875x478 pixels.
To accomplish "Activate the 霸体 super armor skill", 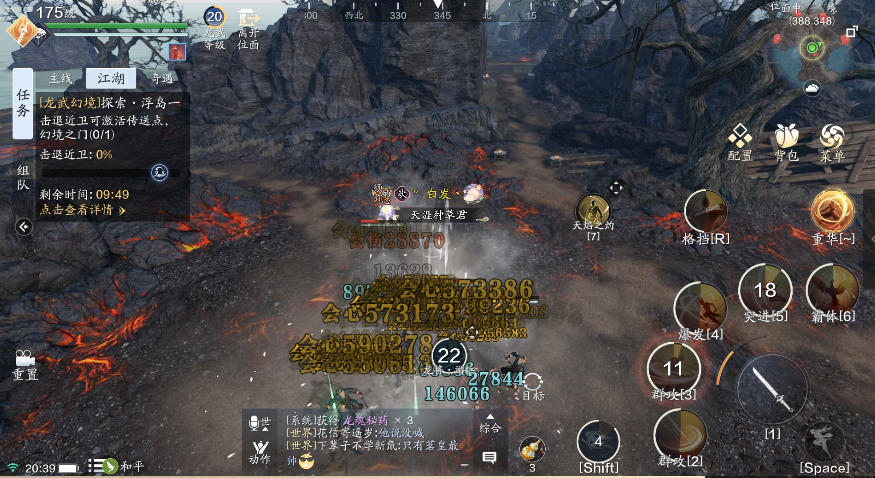I will tap(832, 290).
